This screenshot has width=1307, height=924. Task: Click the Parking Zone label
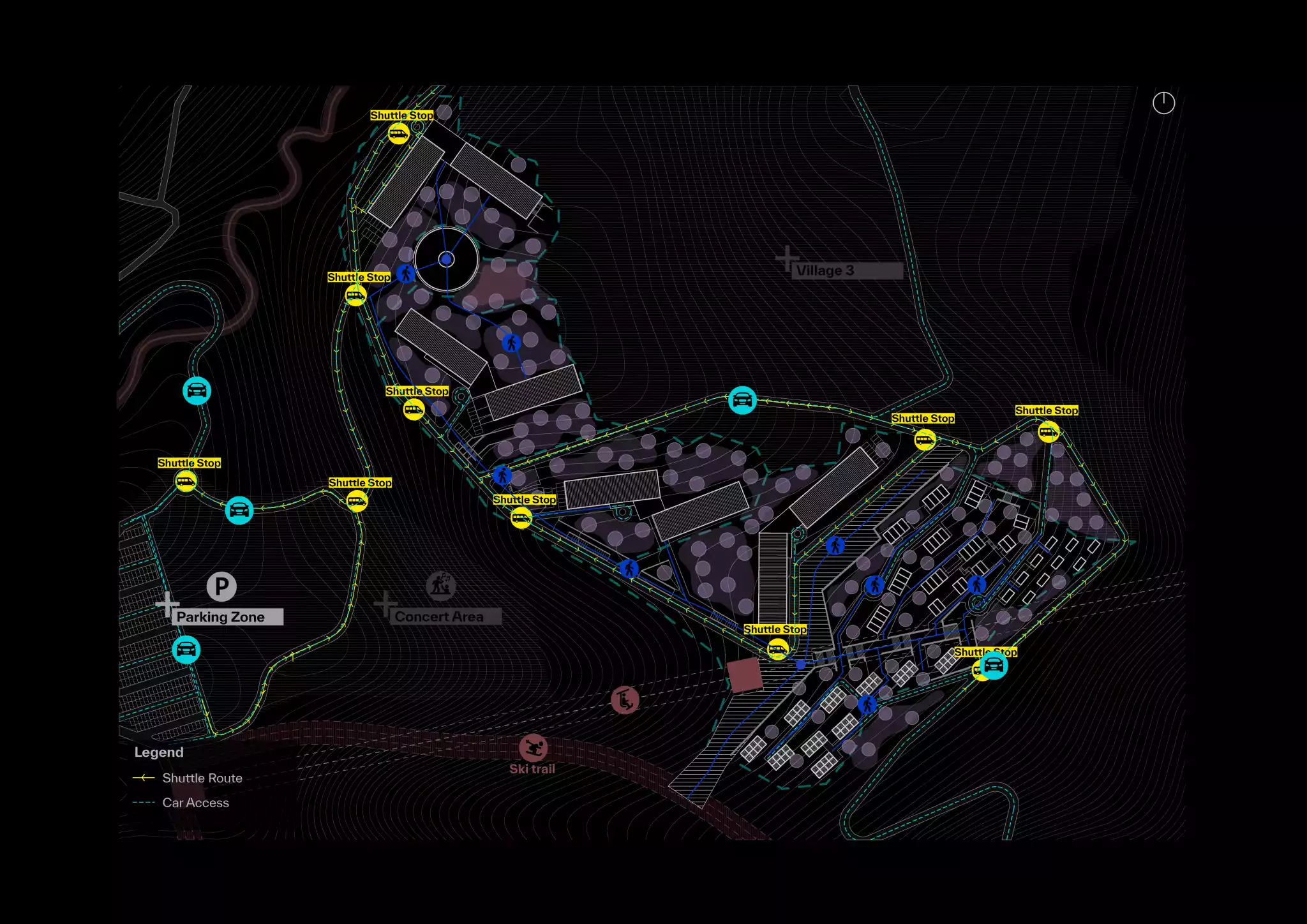[221, 617]
